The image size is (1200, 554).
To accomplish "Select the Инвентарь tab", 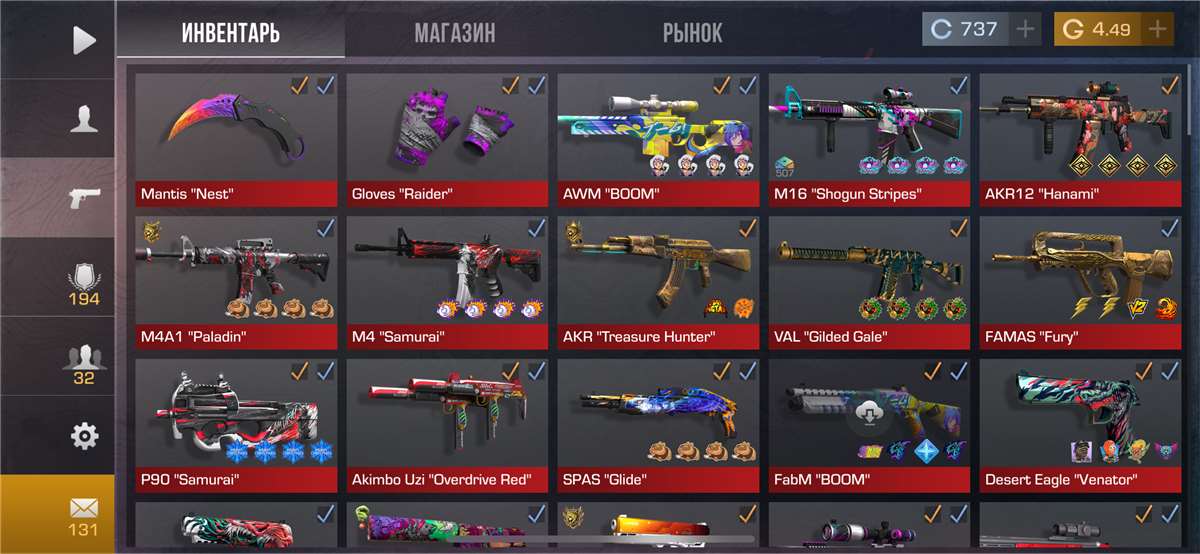I will click(231, 33).
